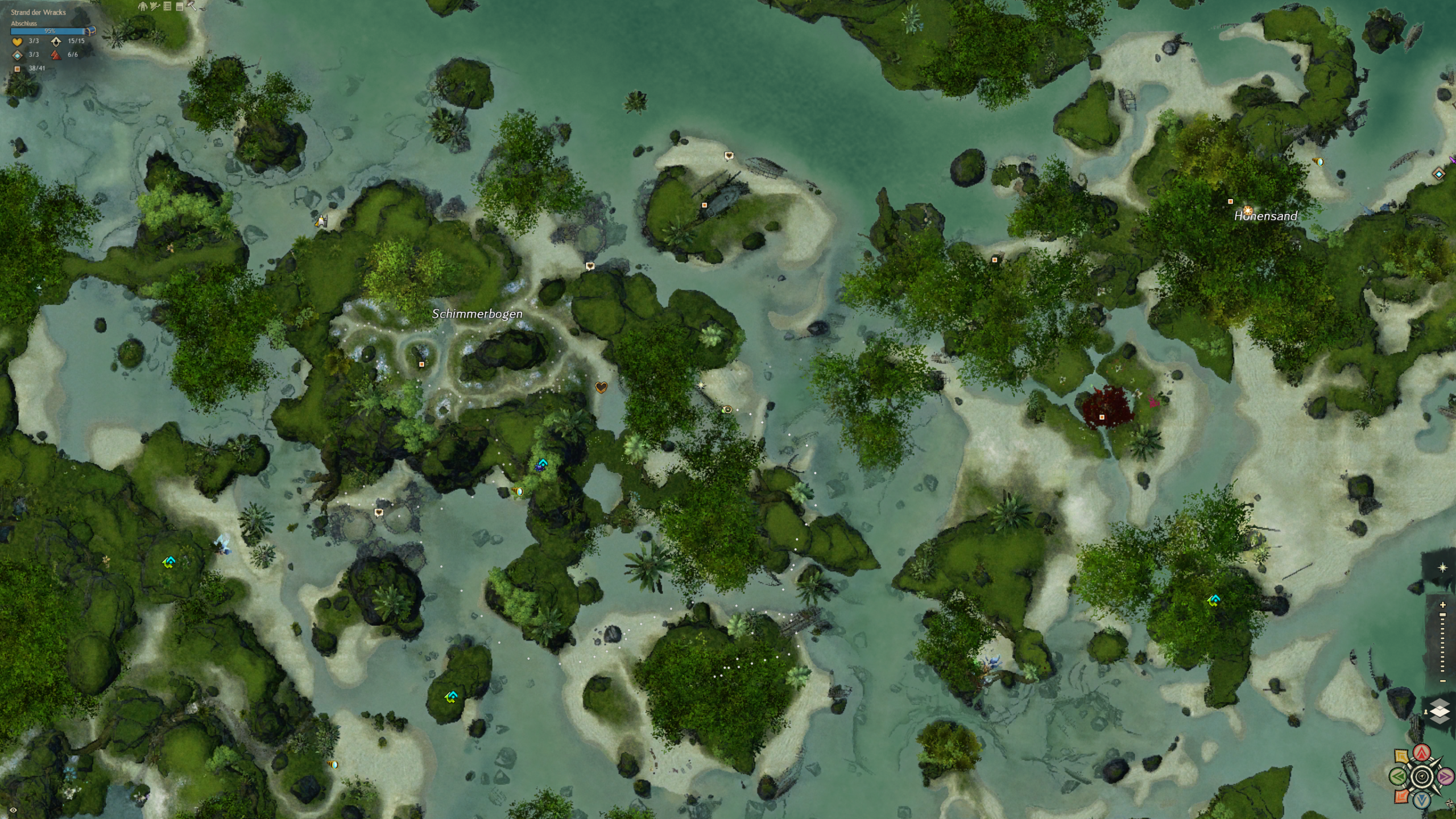1456x819 pixels.
Task: Select the green left-arrow compass marker
Action: click(x=1399, y=776)
